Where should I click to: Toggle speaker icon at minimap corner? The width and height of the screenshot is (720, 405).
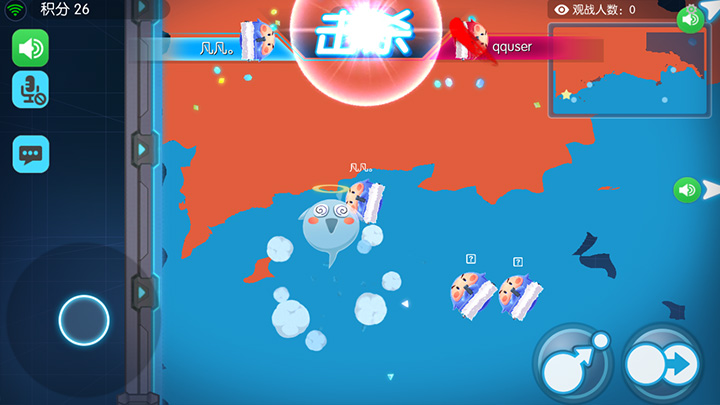click(x=690, y=19)
